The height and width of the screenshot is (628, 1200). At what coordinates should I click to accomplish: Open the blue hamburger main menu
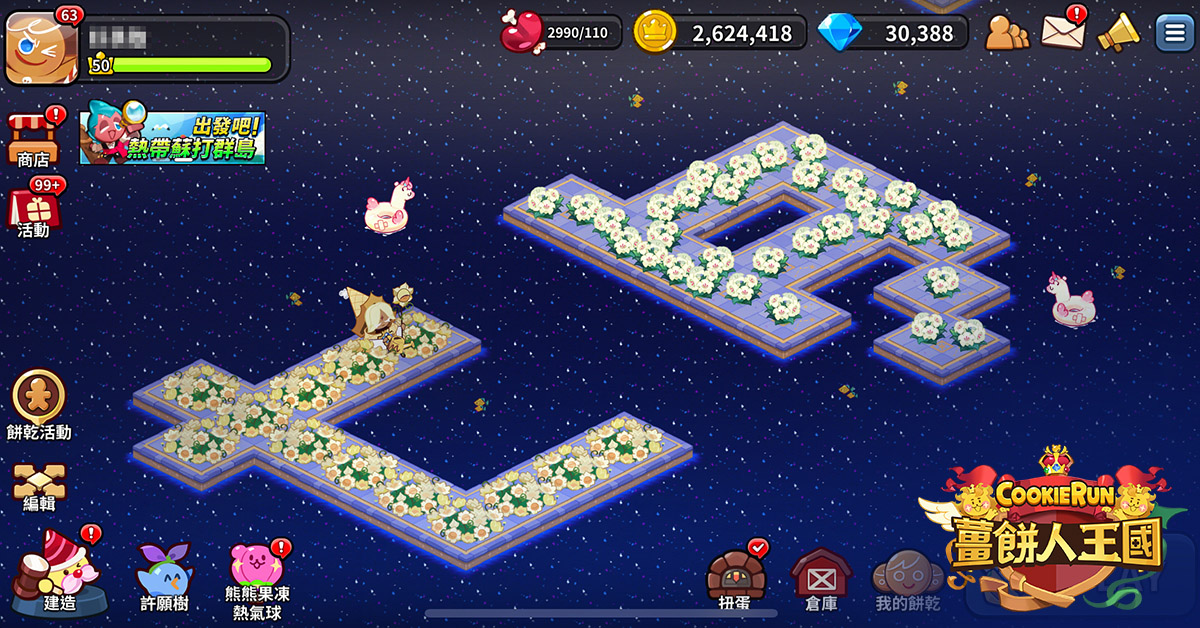(1175, 32)
